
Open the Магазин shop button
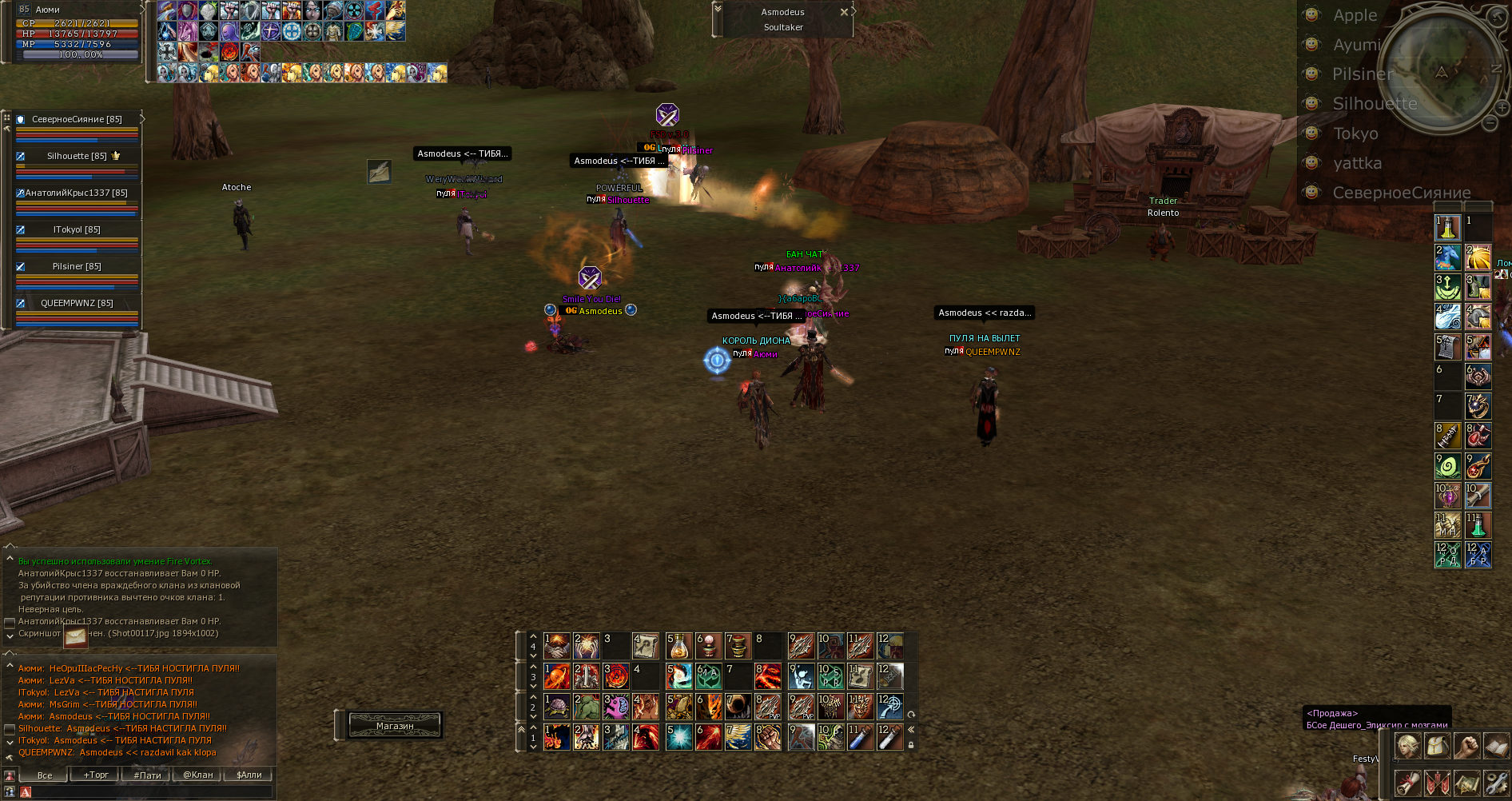pos(395,726)
